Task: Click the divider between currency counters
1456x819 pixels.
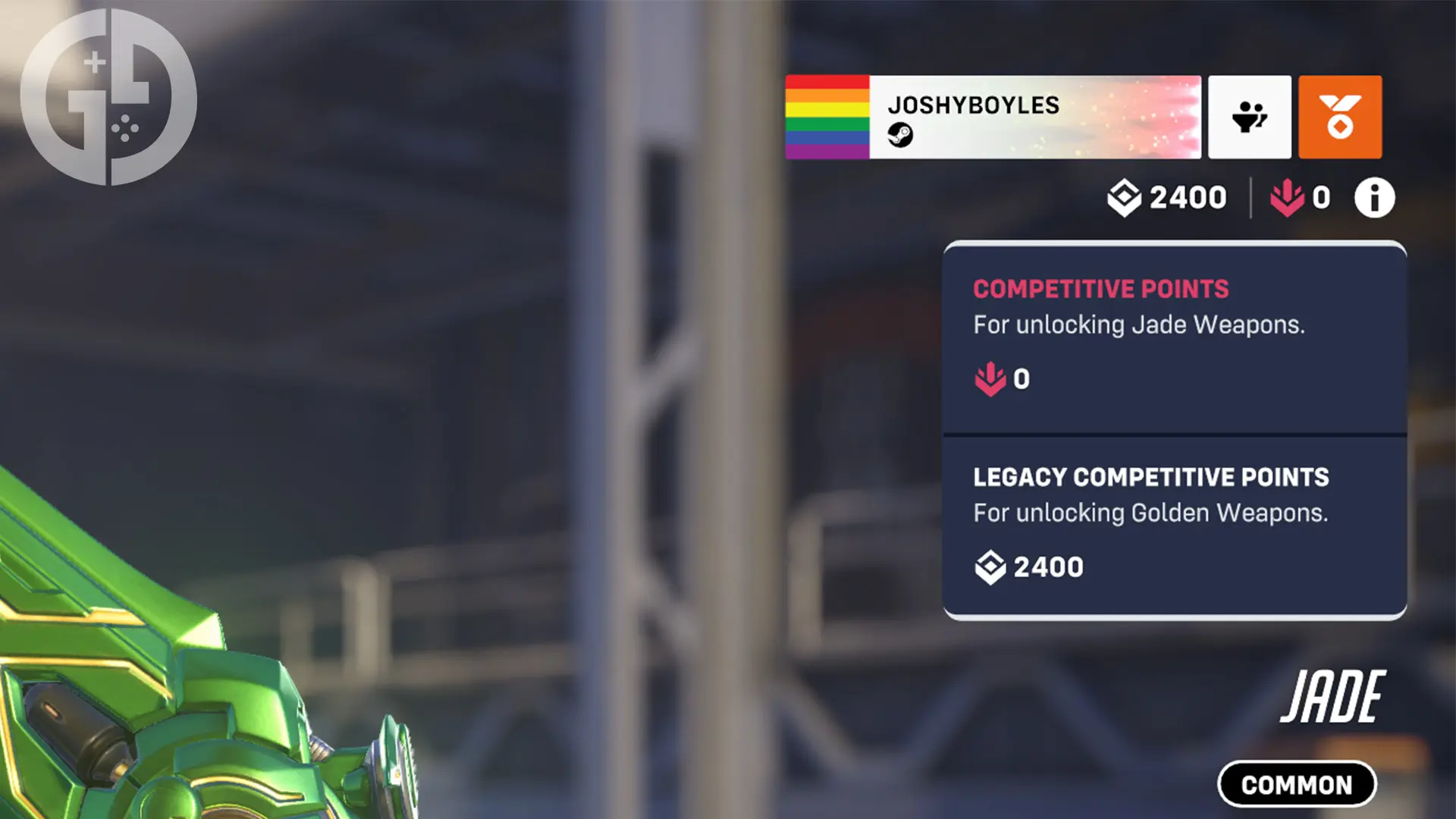Action: click(1250, 197)
